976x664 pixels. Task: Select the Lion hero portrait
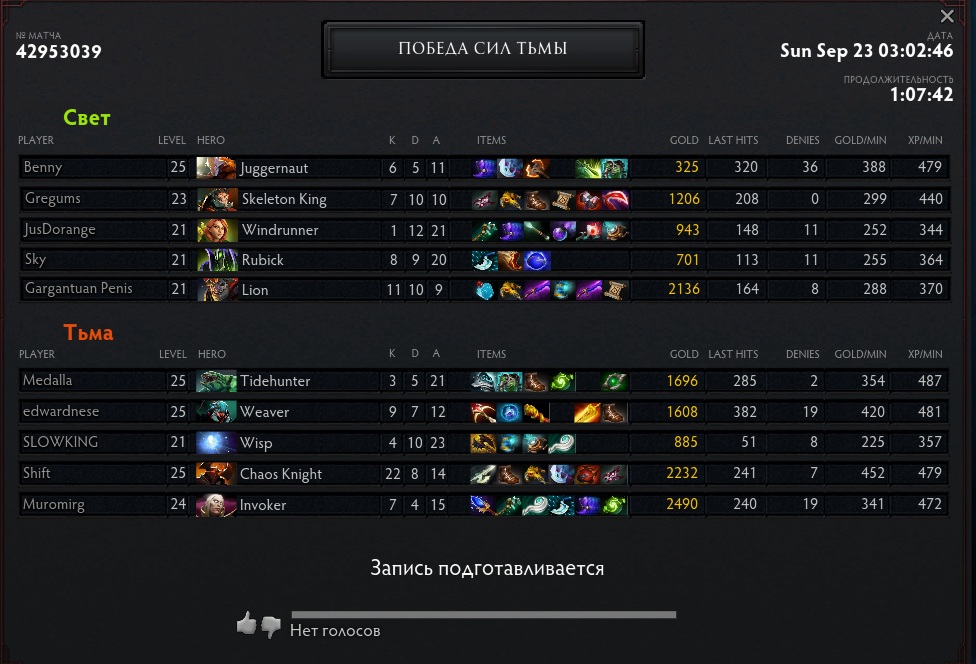[x=215, y=290]
